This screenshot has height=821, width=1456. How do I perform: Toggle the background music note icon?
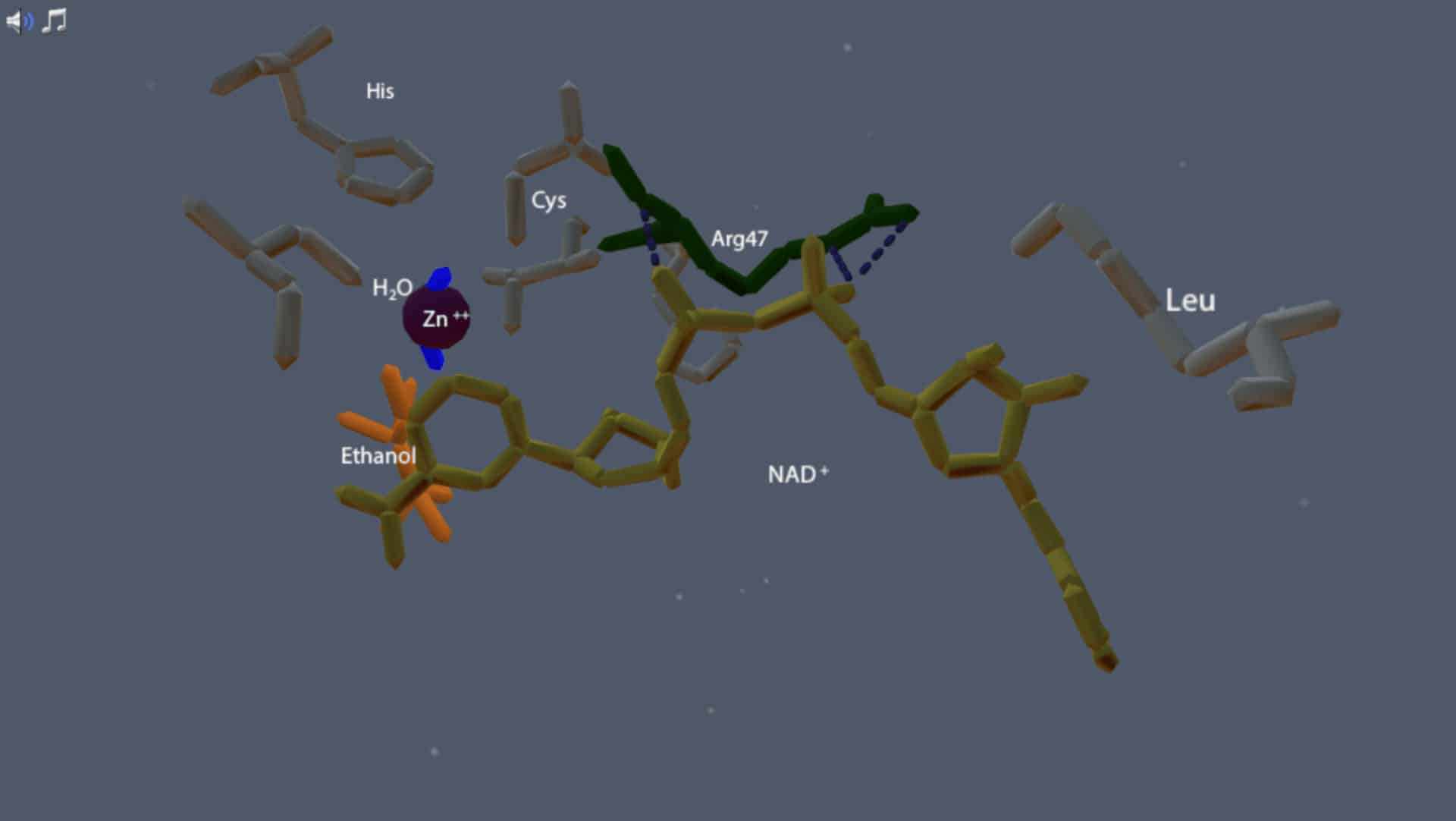point(55,20)
